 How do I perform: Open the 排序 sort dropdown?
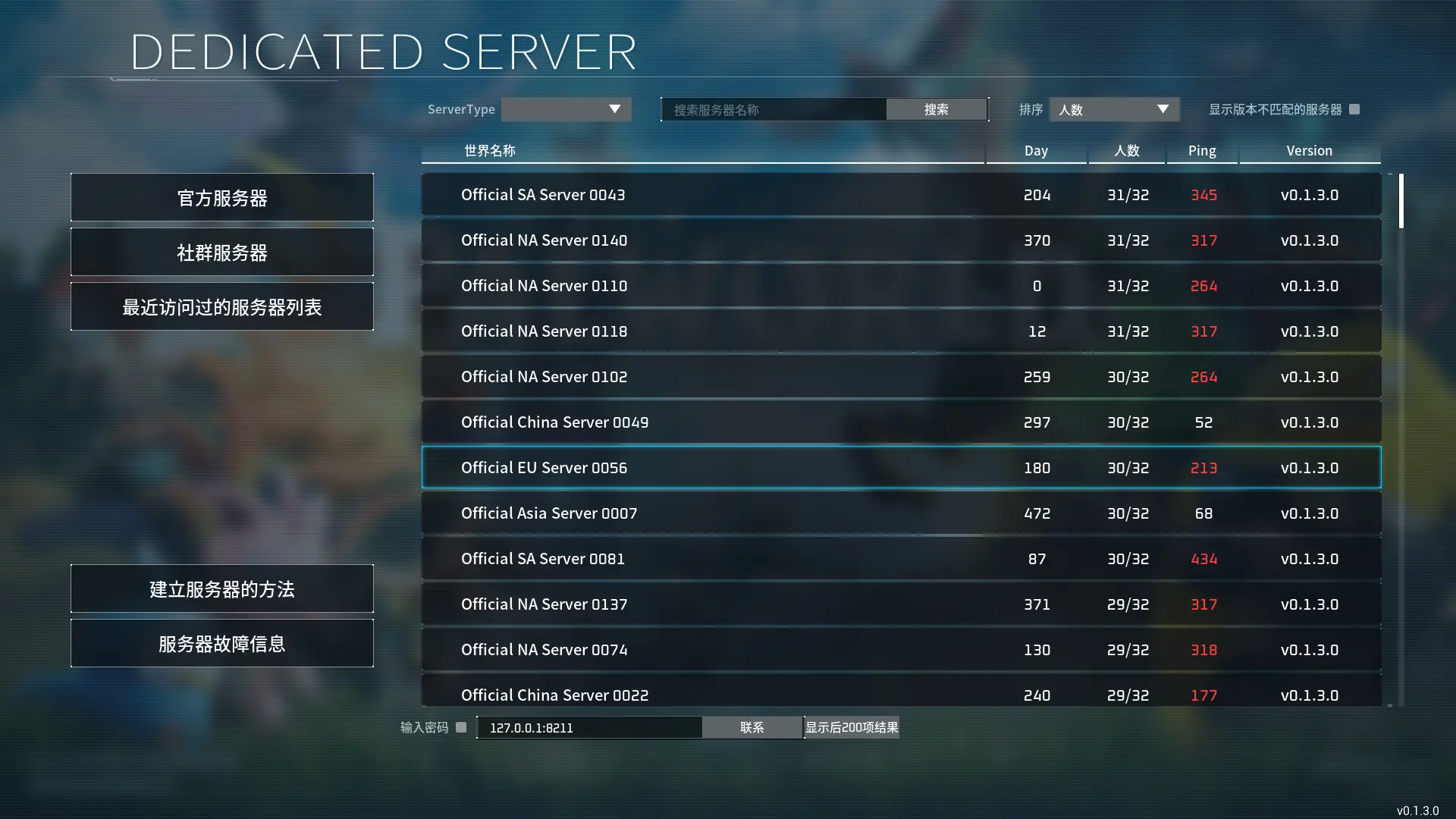1113,110
